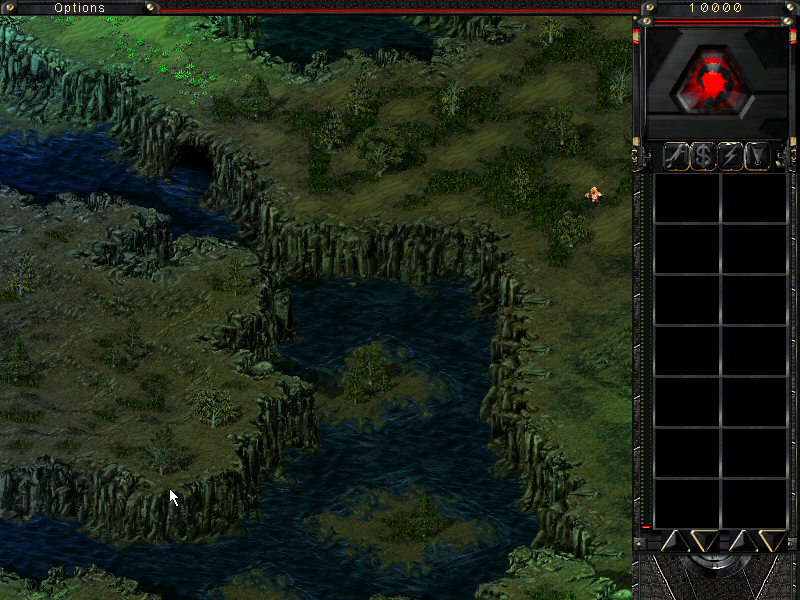Open the Options menu
800x600 pixels.
click(79, 8)
